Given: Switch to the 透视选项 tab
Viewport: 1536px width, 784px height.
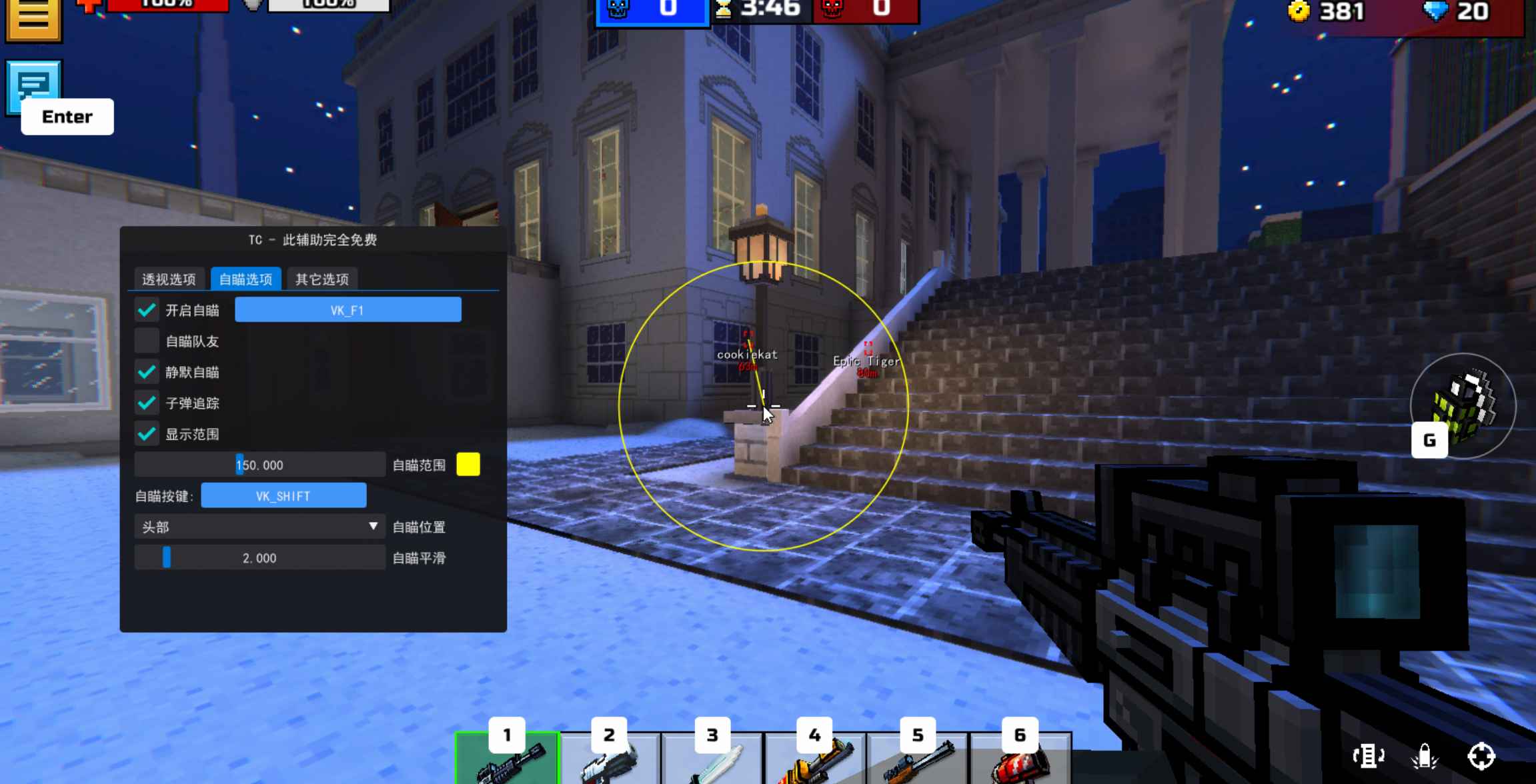Looking at the screenshot, I should [169, 279].
